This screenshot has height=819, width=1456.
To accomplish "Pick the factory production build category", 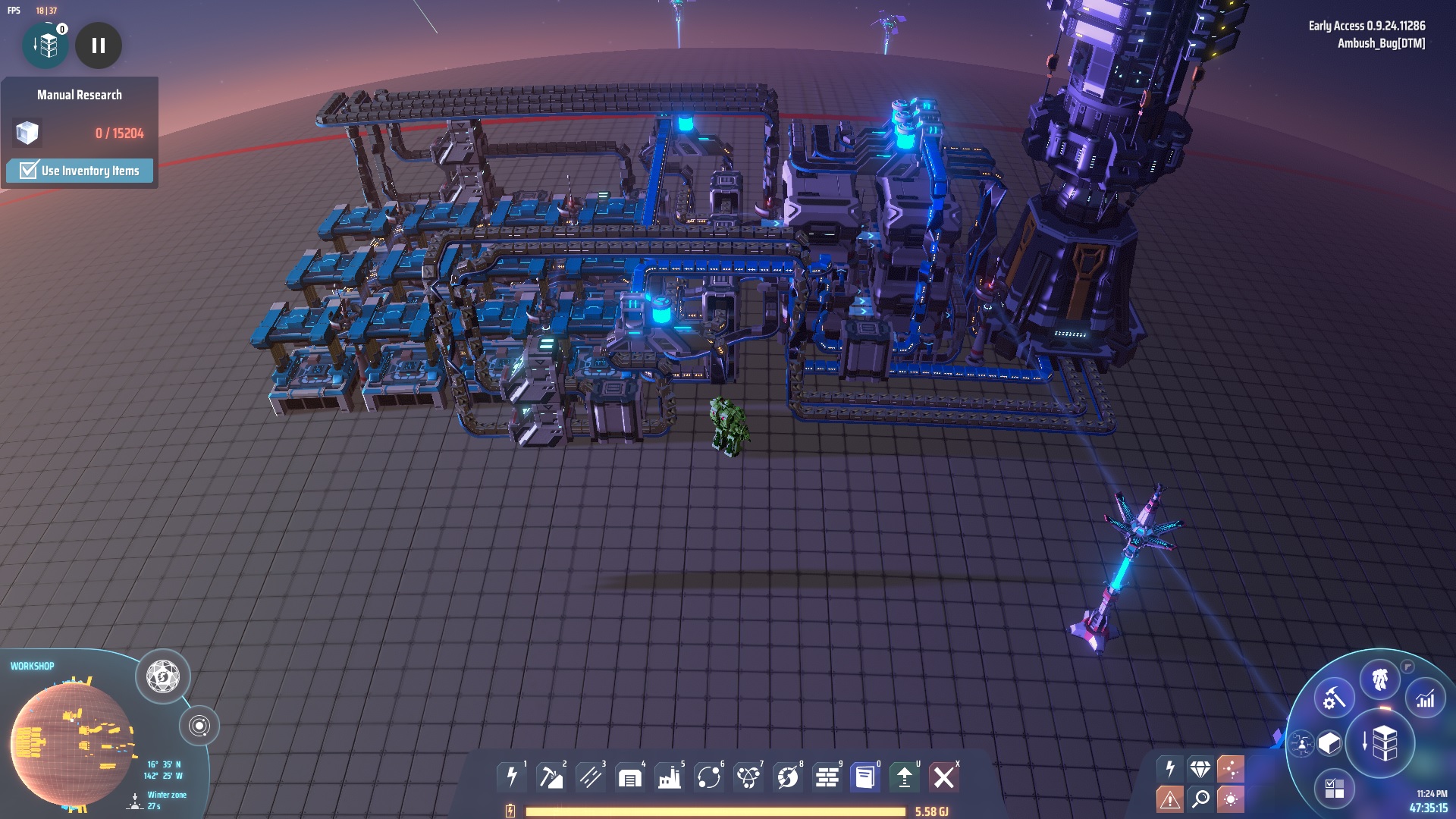I will tap(670, 777).
